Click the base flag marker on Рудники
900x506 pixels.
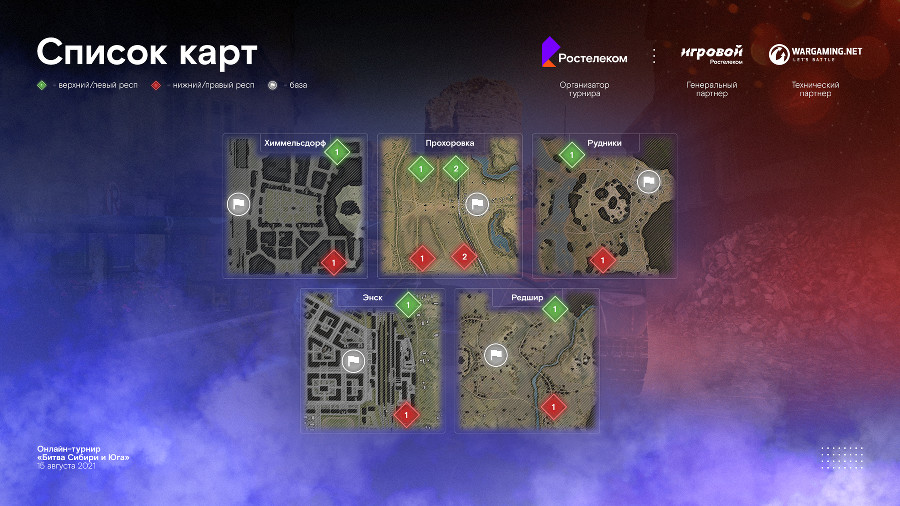point(648,182)
